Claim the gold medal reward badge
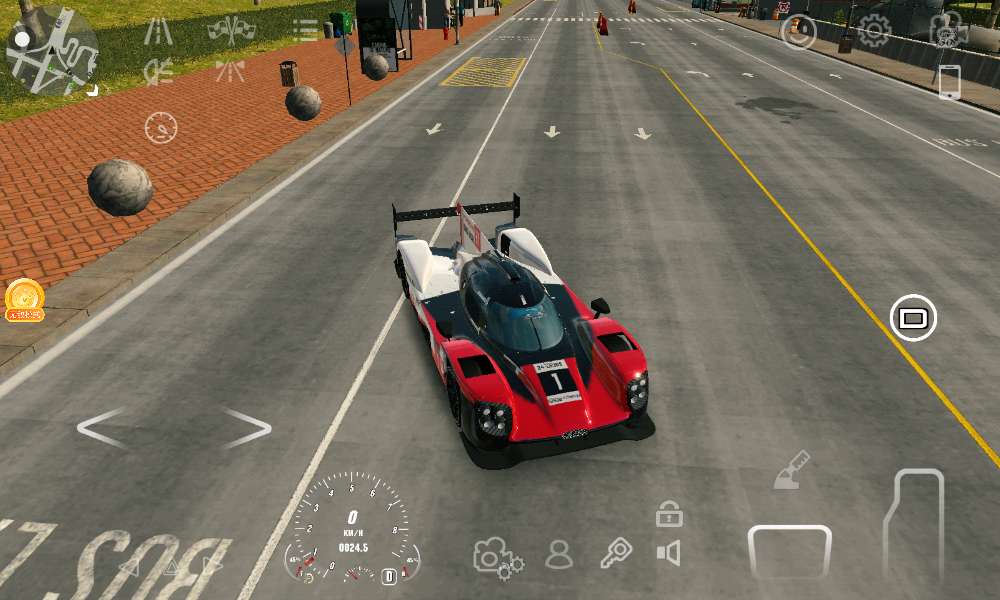The image size is (1000, 600). (24, 300)
